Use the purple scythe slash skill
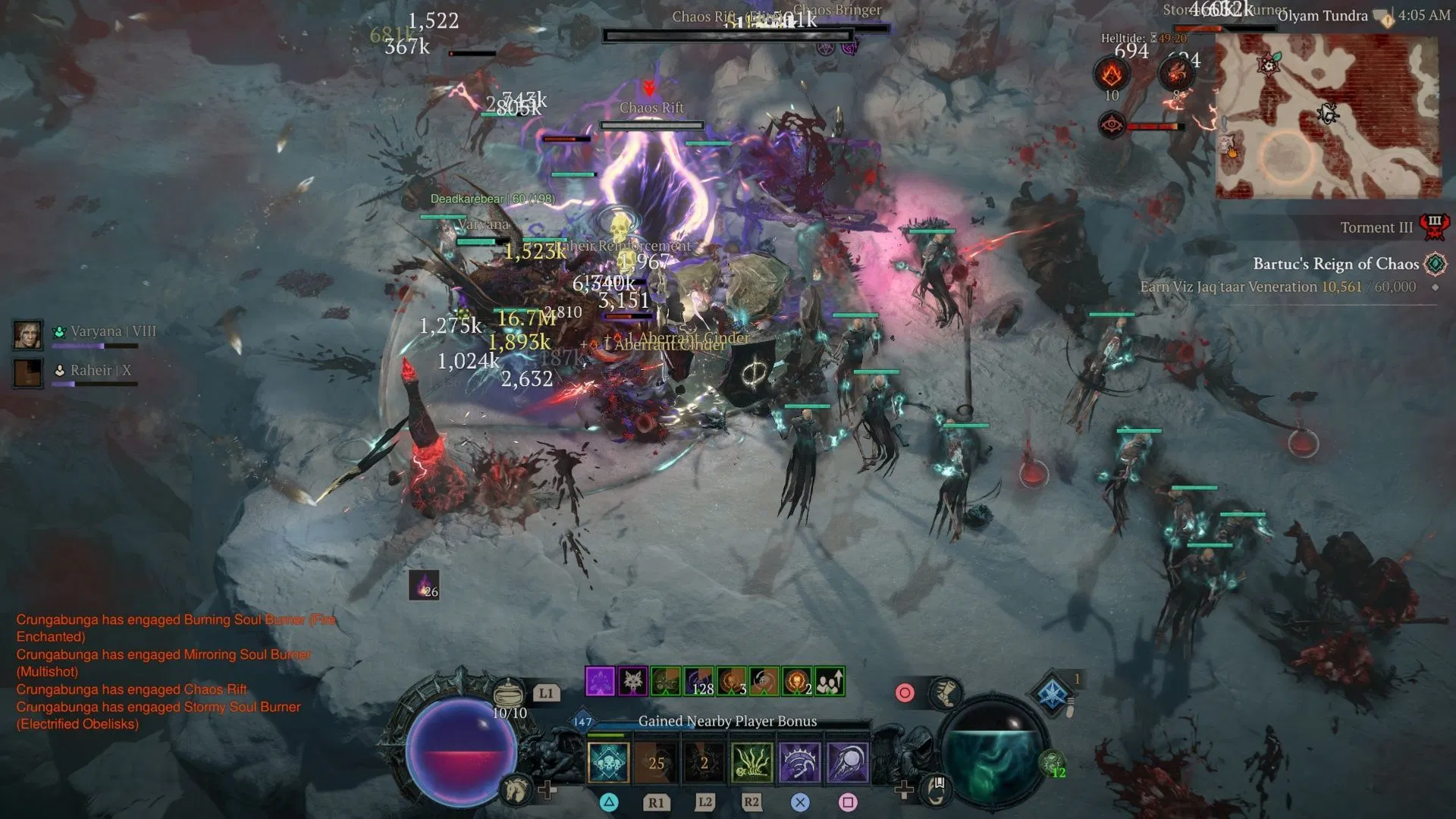The image size is (1456, 819). [799, 762]
